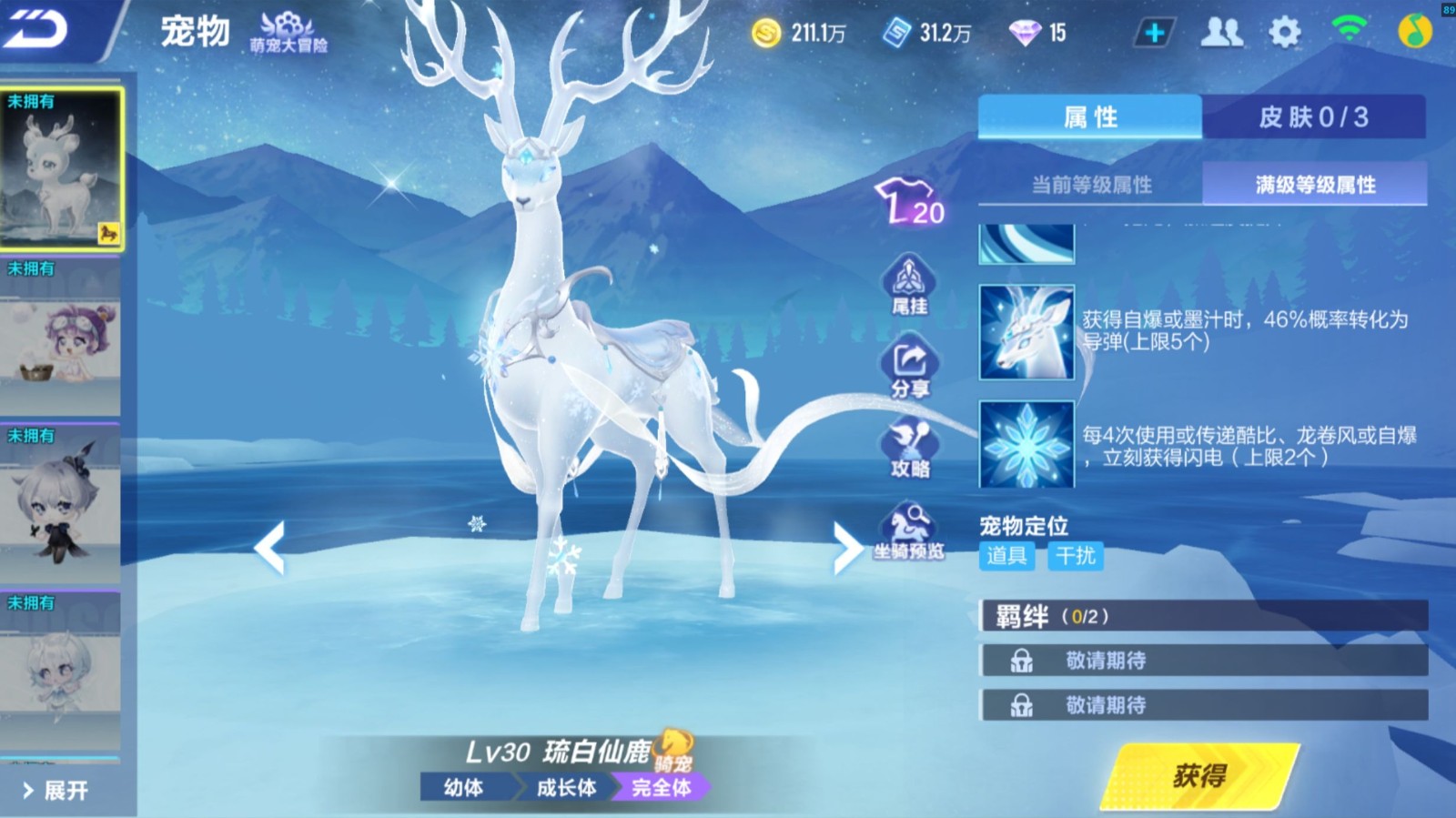The image size is (1456, 818).
Task: Open the friends icon in top bar
Action: pyautogui.click(x=1224, y=30)
